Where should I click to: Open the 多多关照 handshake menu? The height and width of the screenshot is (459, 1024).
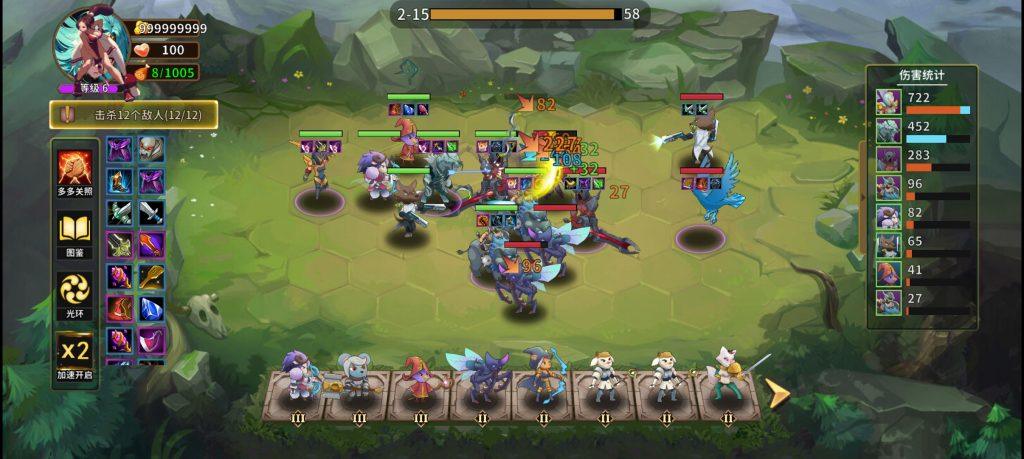75,171
